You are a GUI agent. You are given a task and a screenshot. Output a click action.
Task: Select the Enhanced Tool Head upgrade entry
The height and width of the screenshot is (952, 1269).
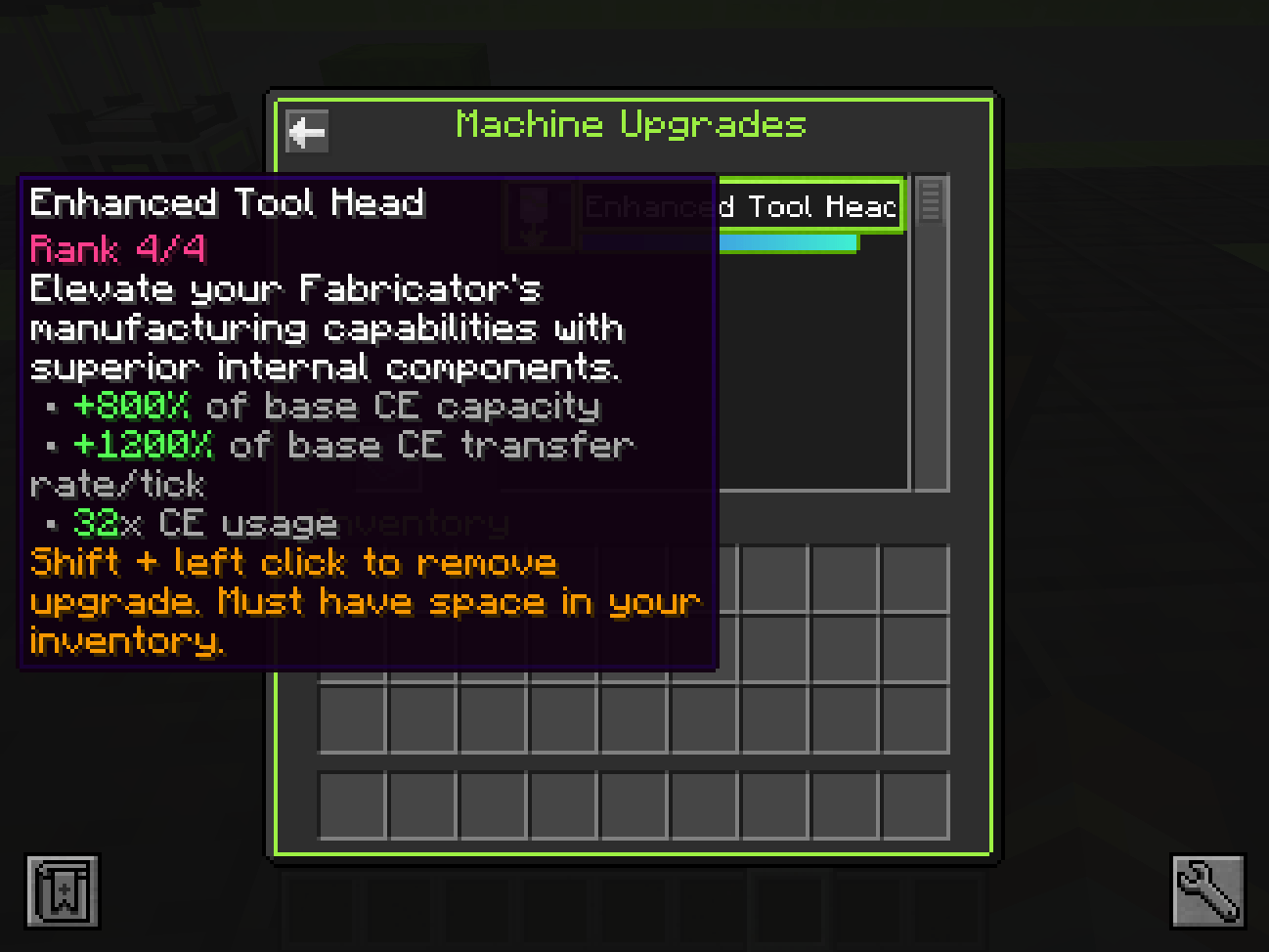pos(809,206)
